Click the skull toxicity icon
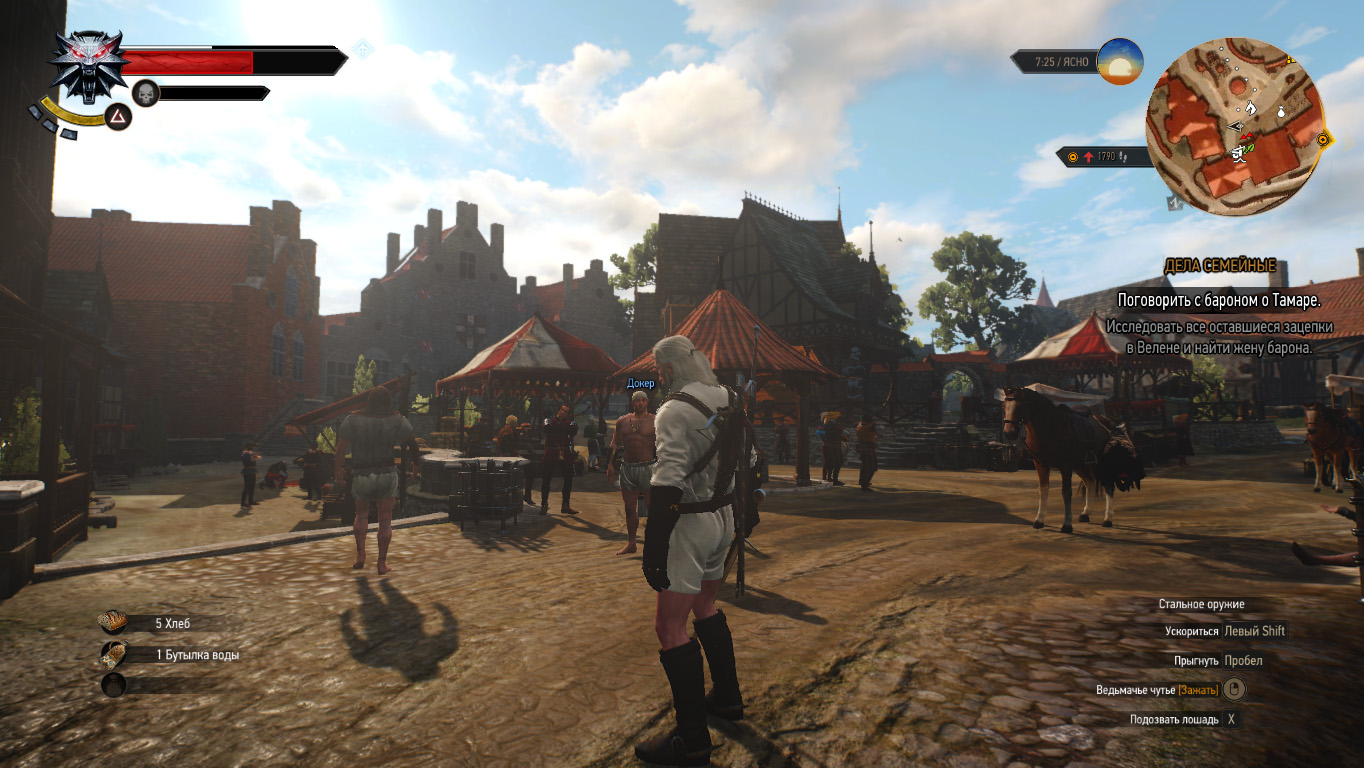Viewport: 1364px width, 768px height. point(146,93)
